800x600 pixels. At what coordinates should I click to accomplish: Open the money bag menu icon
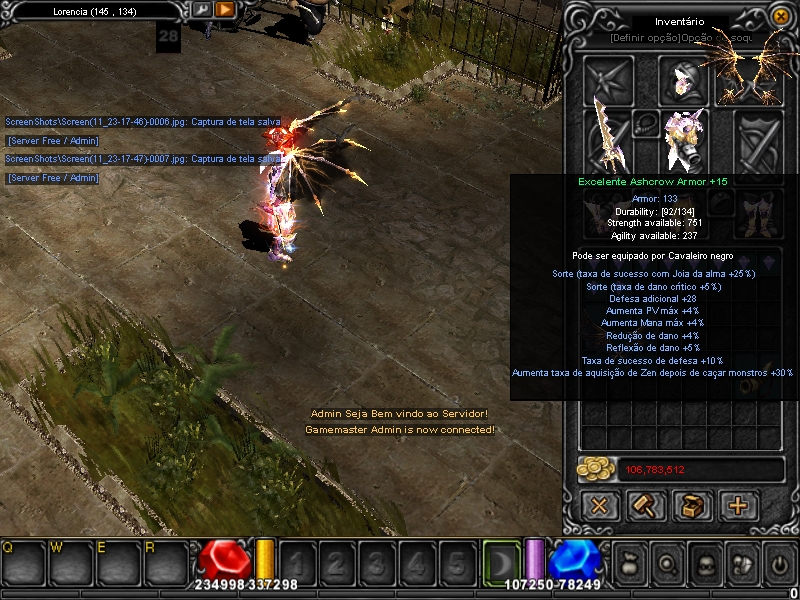[x=631, y=564]
